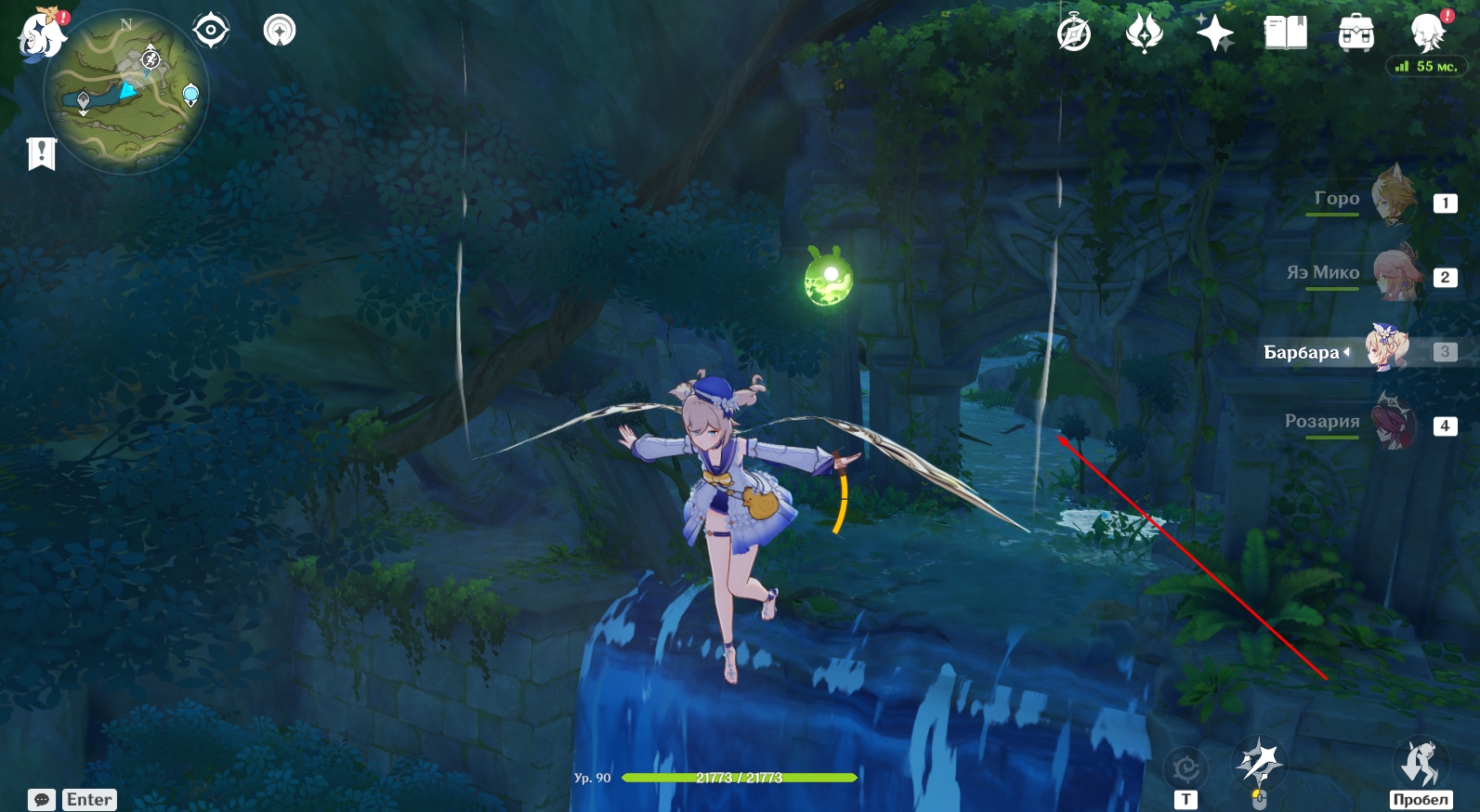Open the inventory backpack
Screen dimensions: 1480x812
click(x=1356, y=33)
